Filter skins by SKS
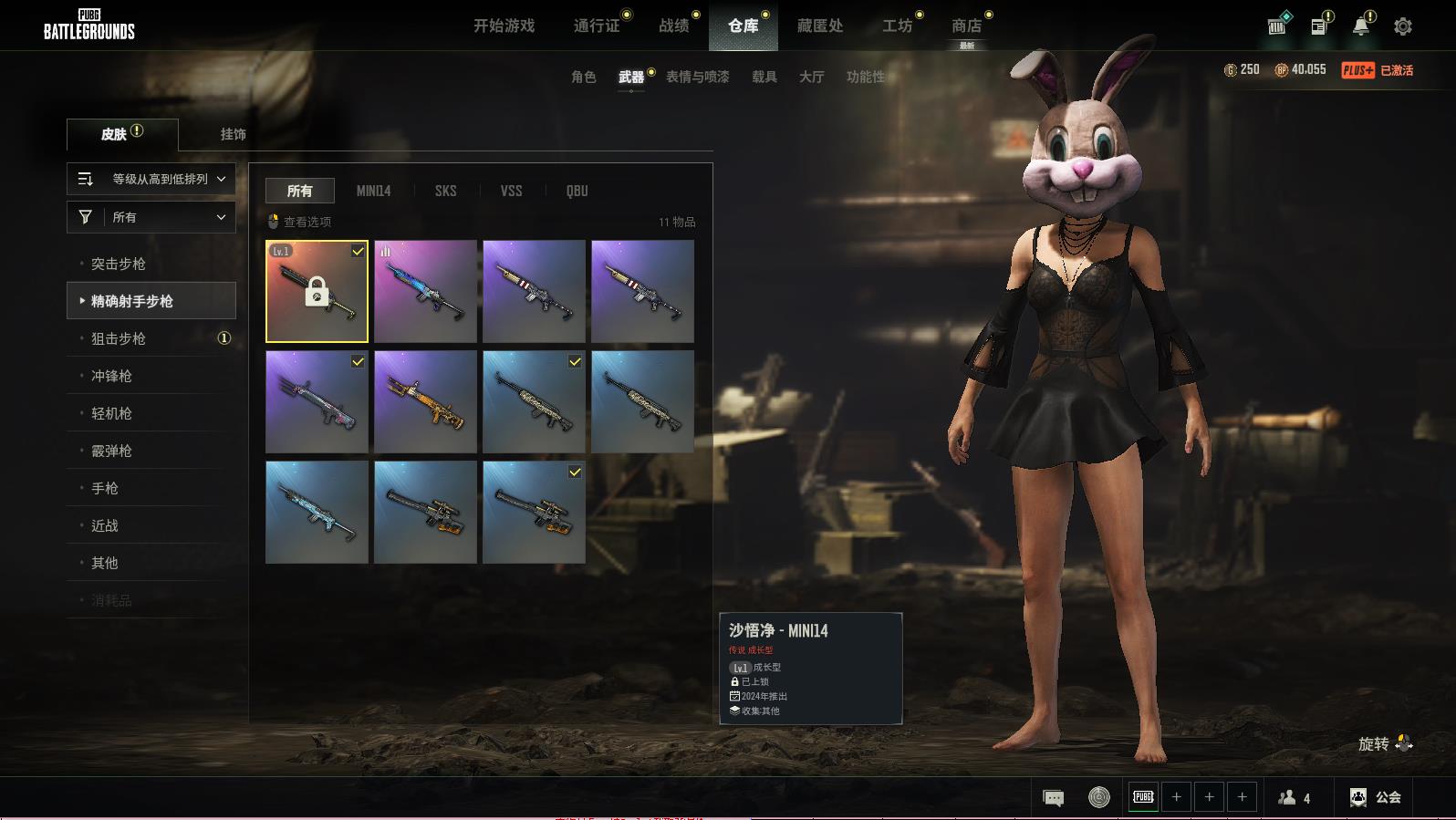Viewport: 1456px width, 820px height. 445,191
